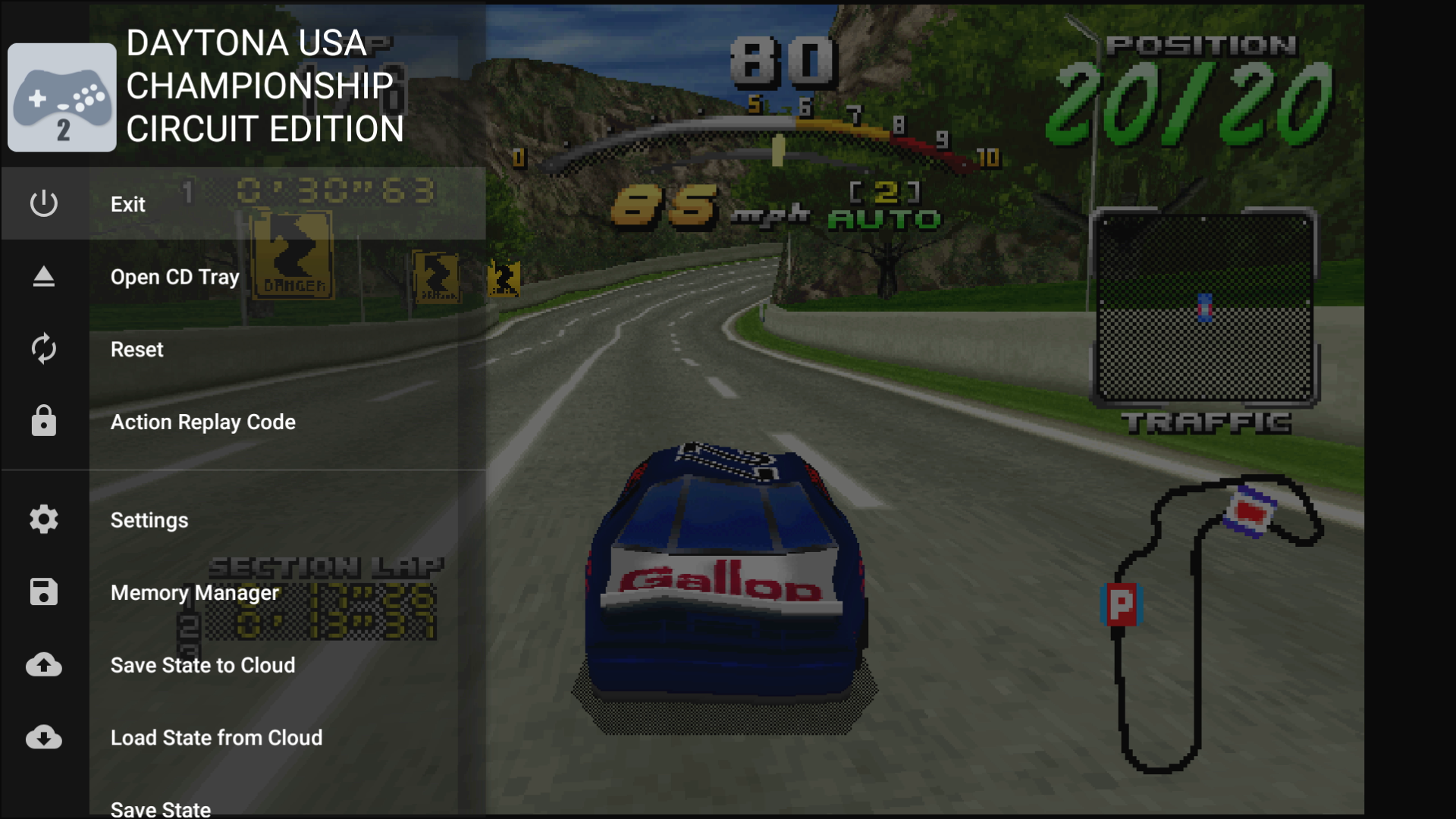Select the Exit menu entry
The height and width of the screenshot is (819, 1456).
point(127,204)
